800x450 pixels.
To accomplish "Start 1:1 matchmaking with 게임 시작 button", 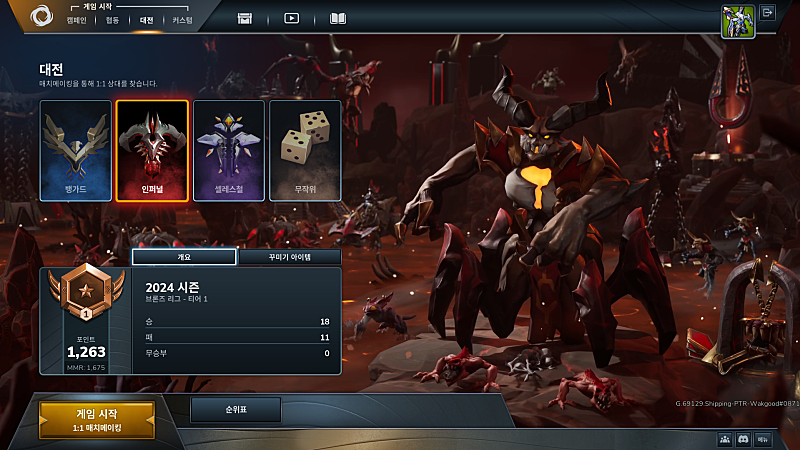I will pyautogui.click(x=97, y=420).
